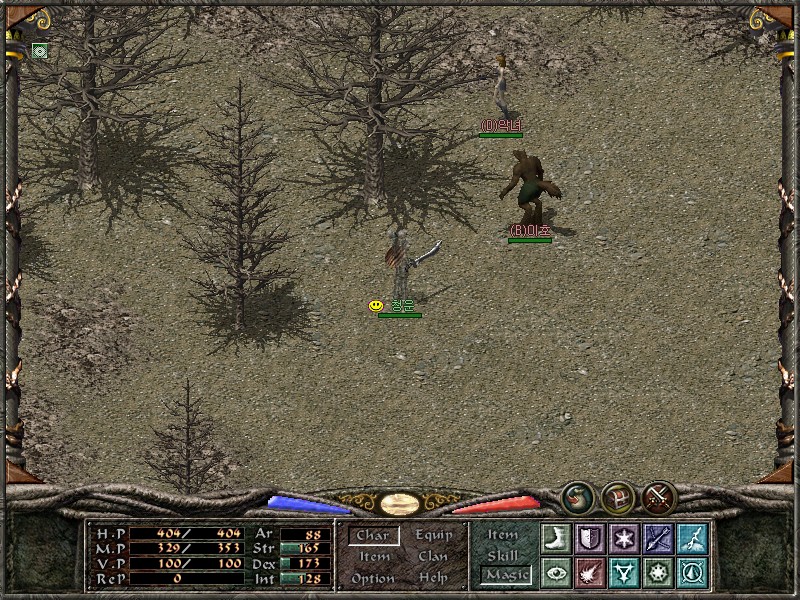Cast the red fireball spell
The image size is (800, 600).
(x=590, y=572)
